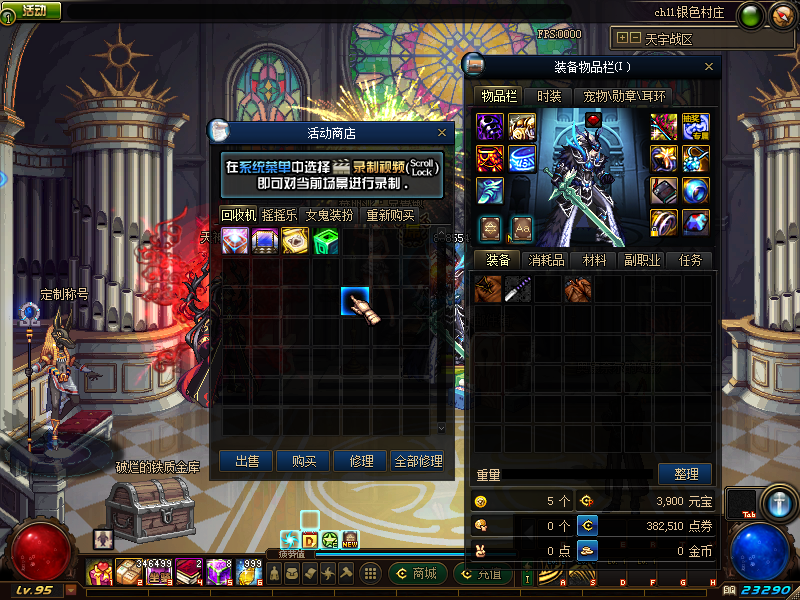The image size is (800, 600).
Task: Click the 出售 sell button
Action: tap(246, 461)
